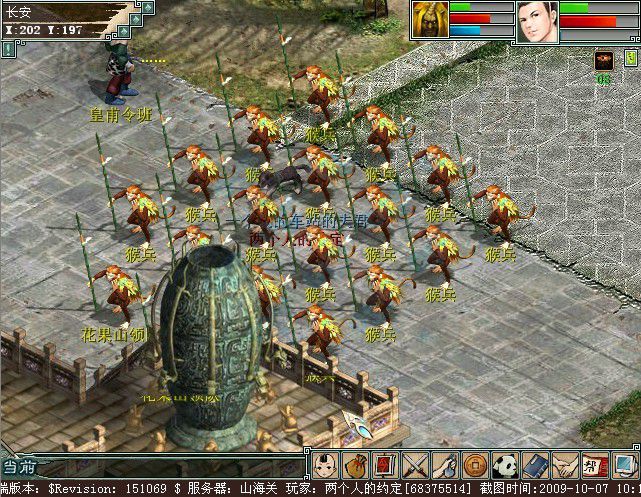
Task: Select the crossed swords attack icon
Action: (x=415, y=464)
